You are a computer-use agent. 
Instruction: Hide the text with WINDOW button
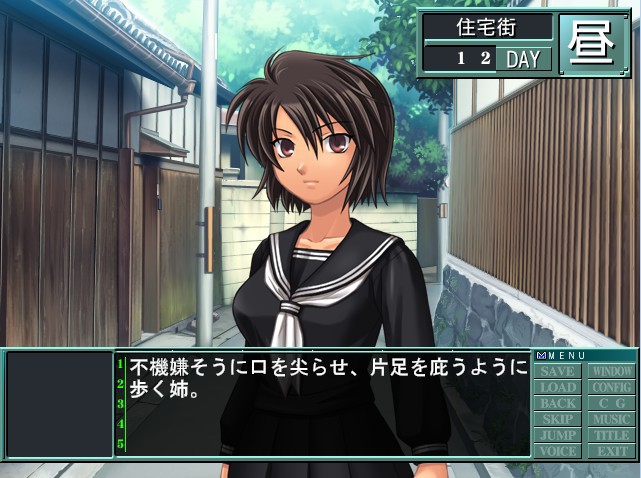tap(611, 372)
